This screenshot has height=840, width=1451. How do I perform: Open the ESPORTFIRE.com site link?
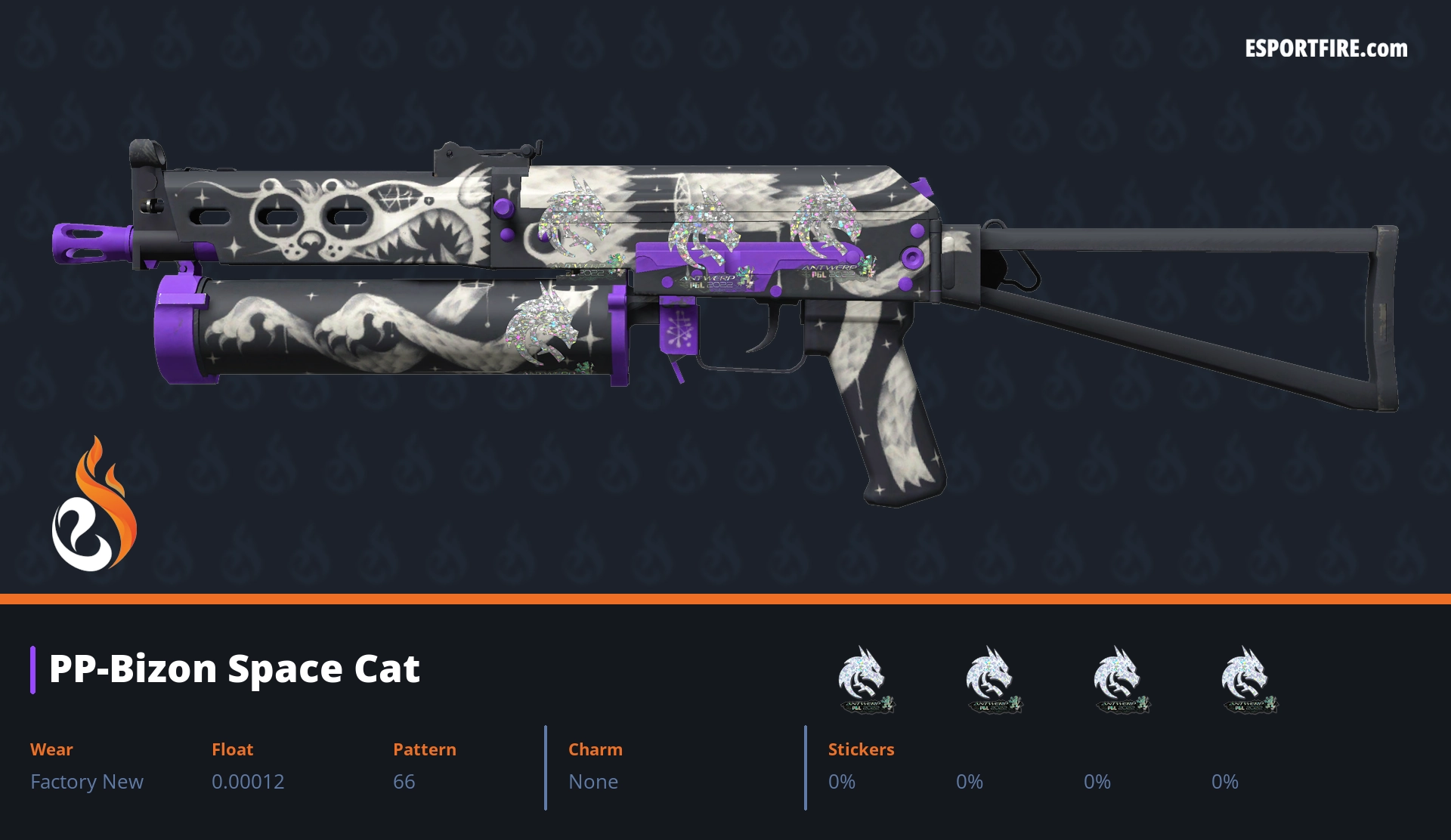(x=1326, y=49)
